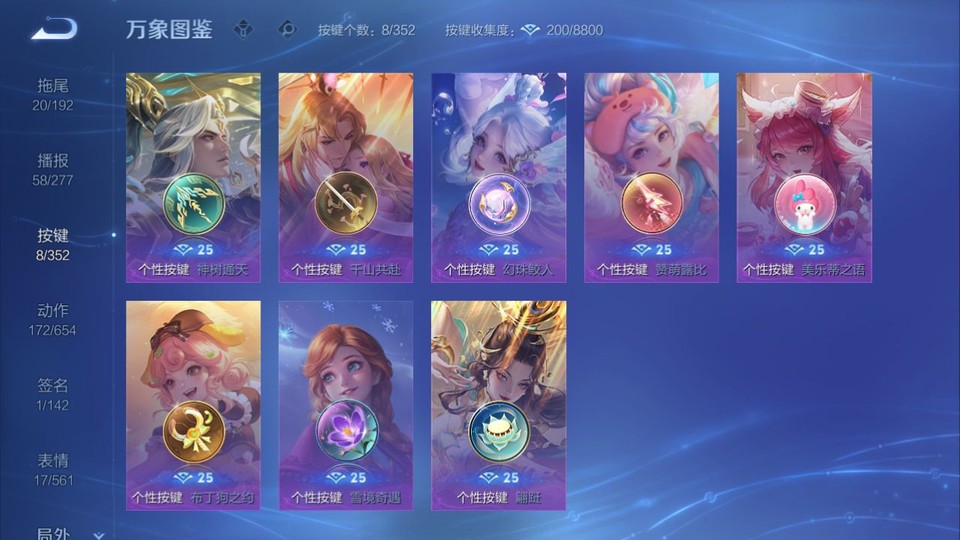Screen dimensions: 960x540
Task: Switch to the 拖尾 category tab
Action: [53, 94]
